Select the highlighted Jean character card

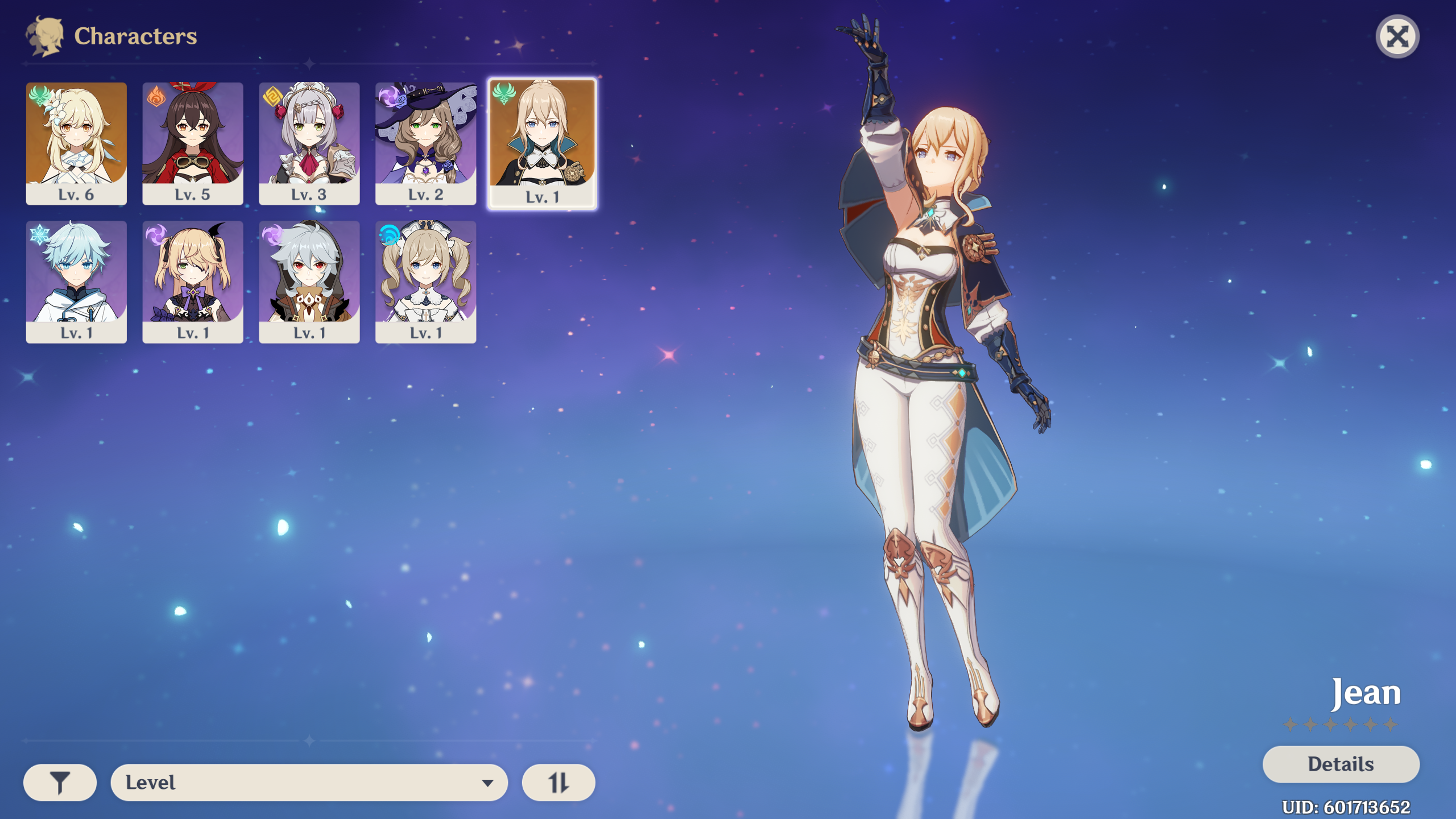[x=542, y=143]
